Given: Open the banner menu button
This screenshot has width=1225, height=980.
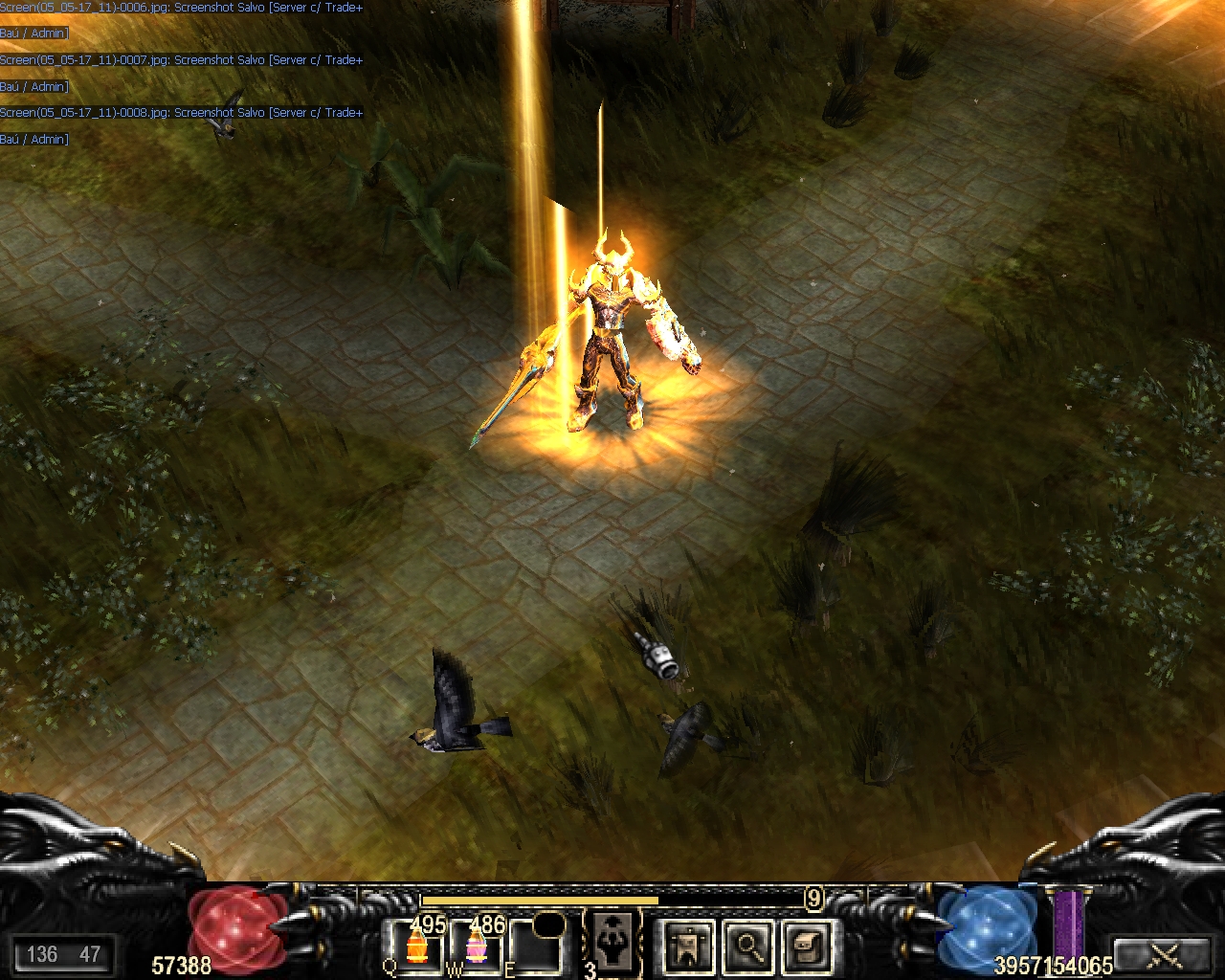Looking at the screenshot, I should (x=687, y=947).
